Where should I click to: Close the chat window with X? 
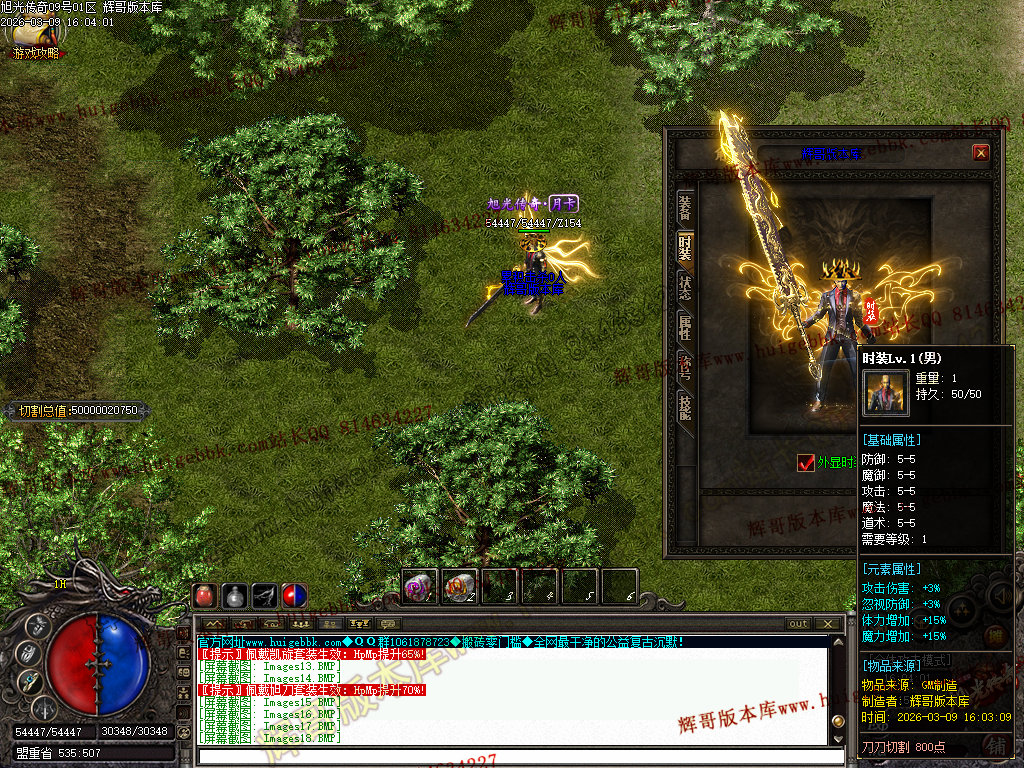(827, 624)
